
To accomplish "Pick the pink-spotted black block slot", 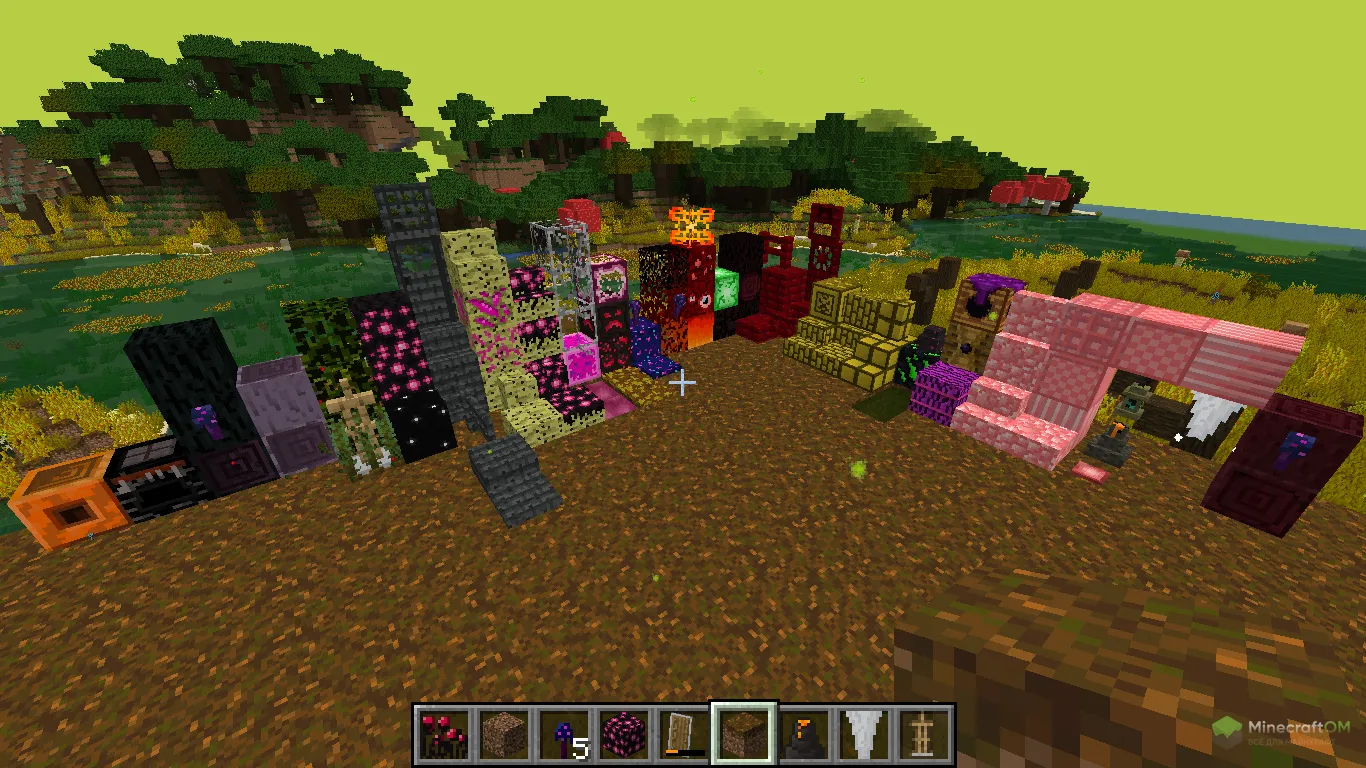I will tap(624, 735).
